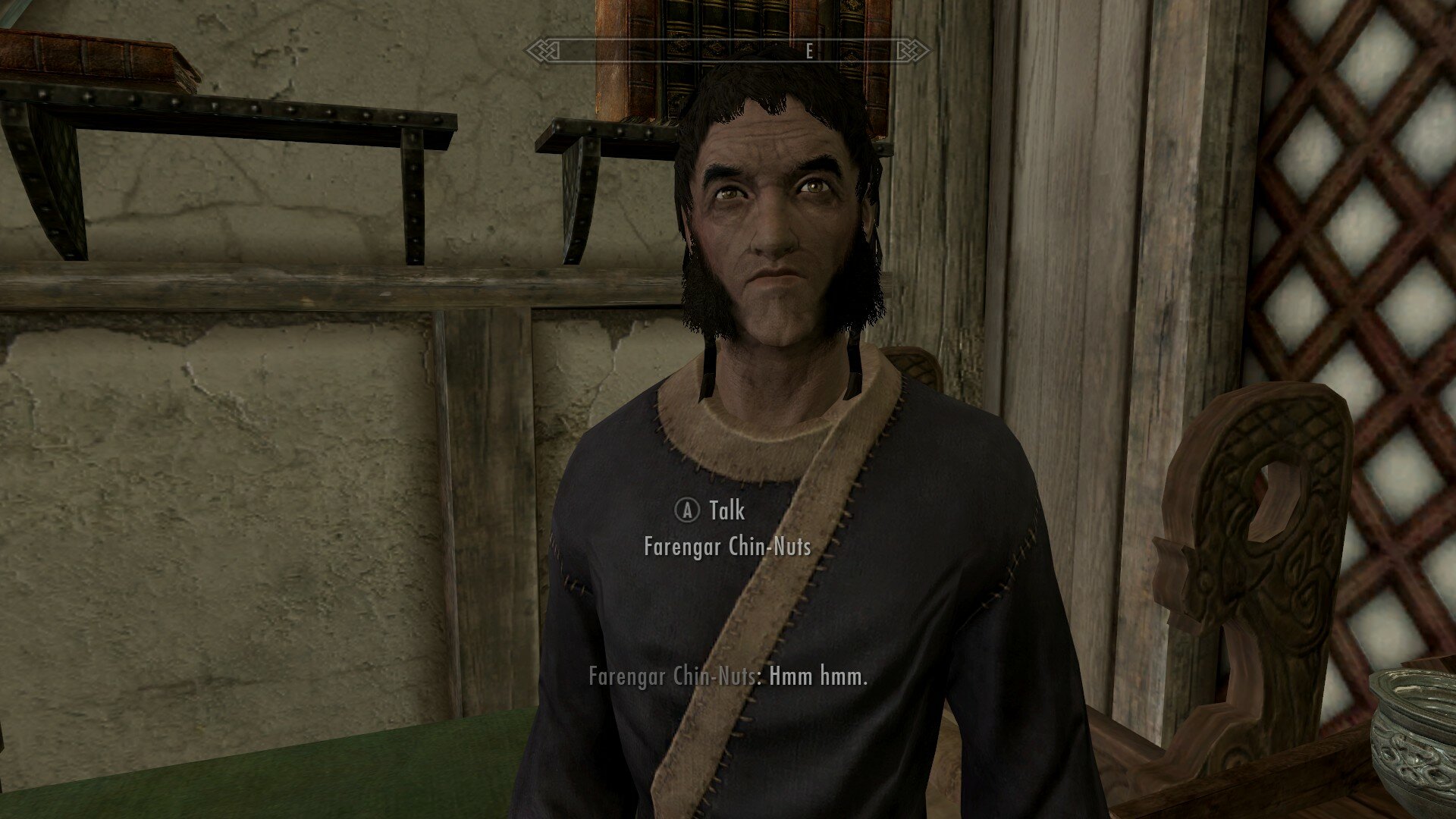Click the name Farengar Chin-Nuts
This screenshot has height=819, width=1456.
732,544
